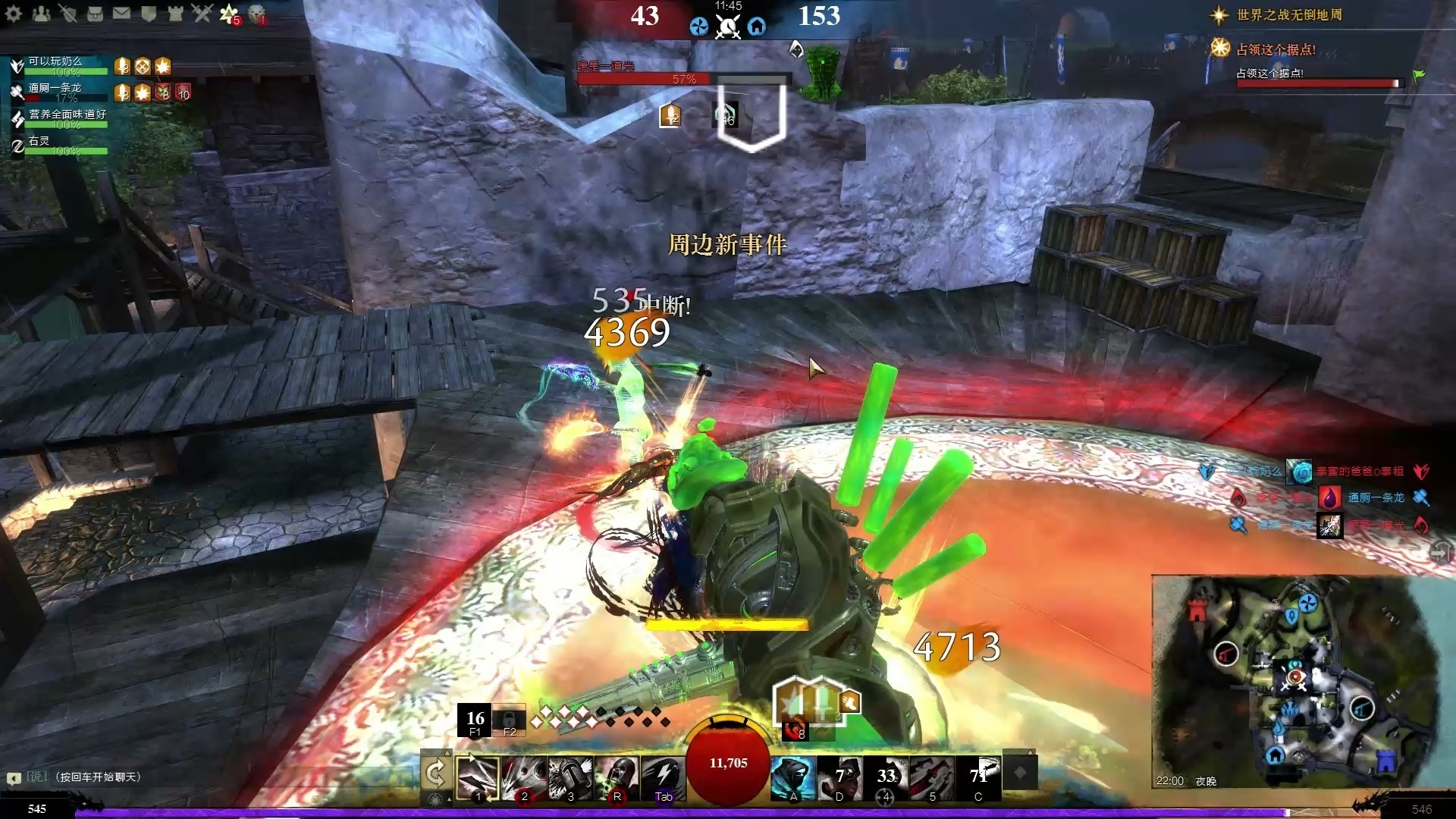The height and width of the screenshot is (819, 1456).
Task: Activate the Tab lightning bolt skill
Action: click(663, 777)
